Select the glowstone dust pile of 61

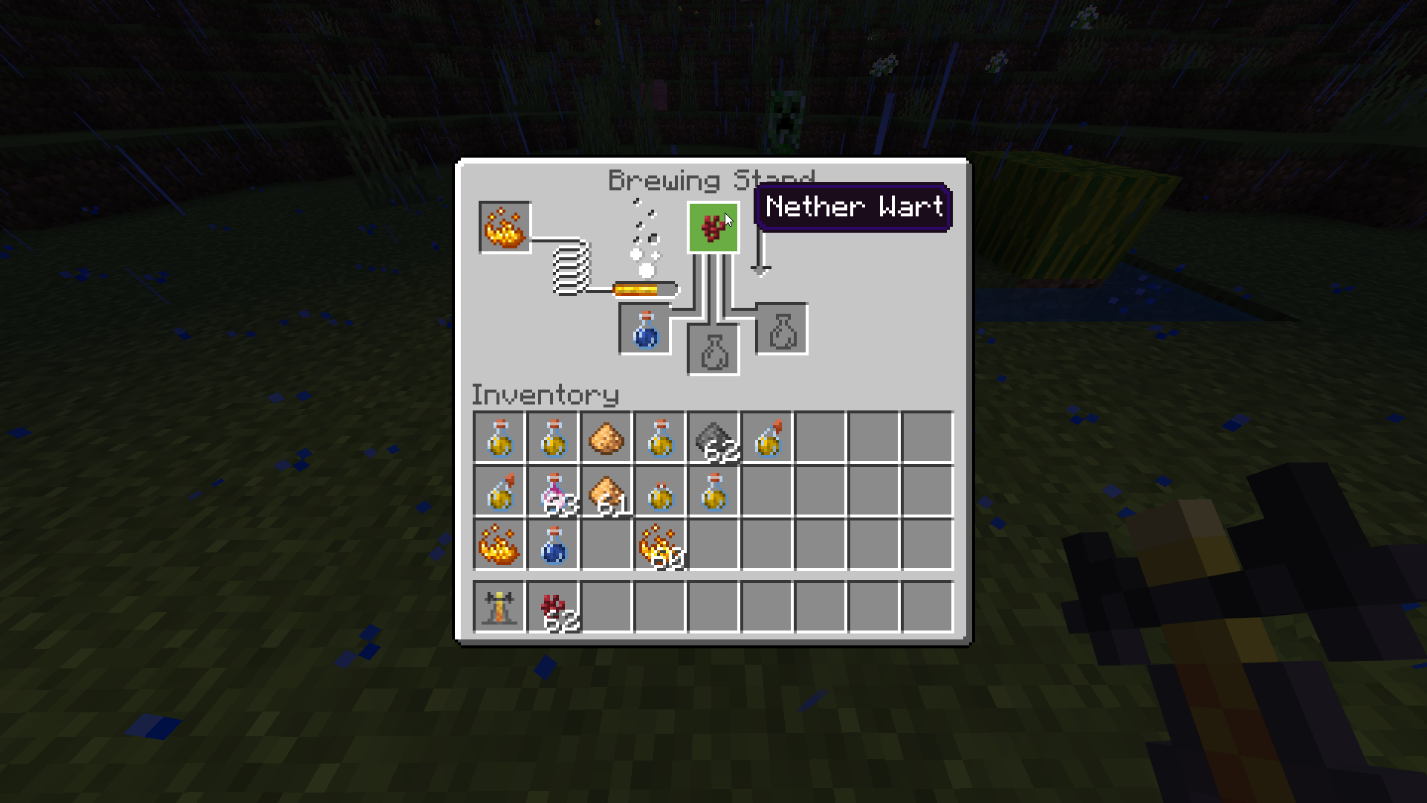coord(607,491)
